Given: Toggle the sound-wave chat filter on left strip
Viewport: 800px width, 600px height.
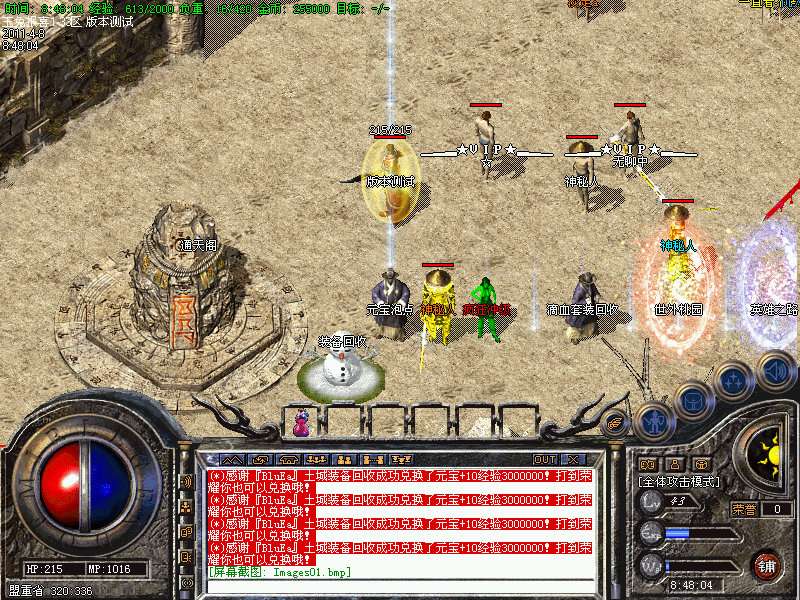Looking at the screenshot, I should click(186, 481).
